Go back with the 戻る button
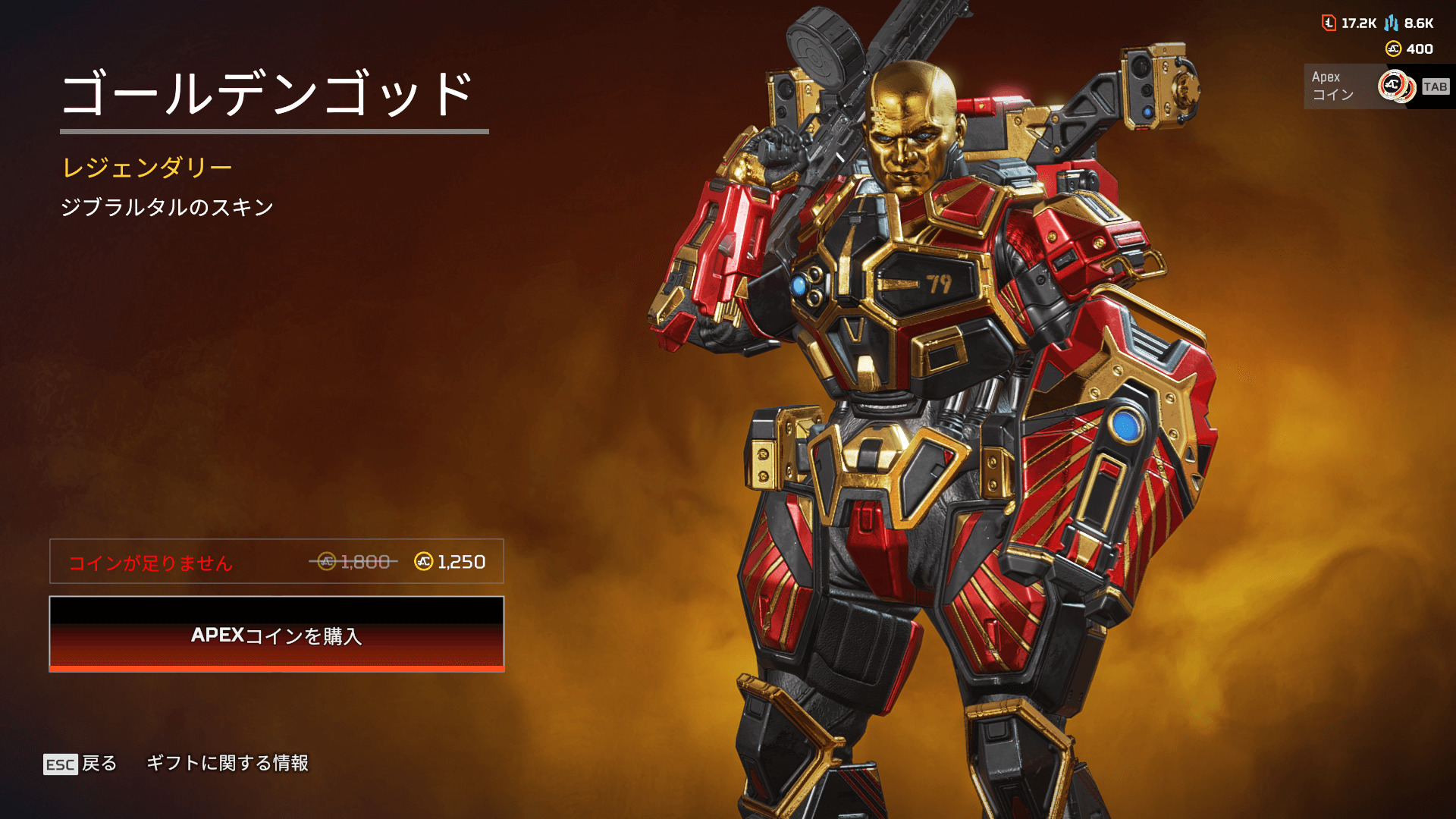The image size is (1456, 819). click(x=80, y=764)
